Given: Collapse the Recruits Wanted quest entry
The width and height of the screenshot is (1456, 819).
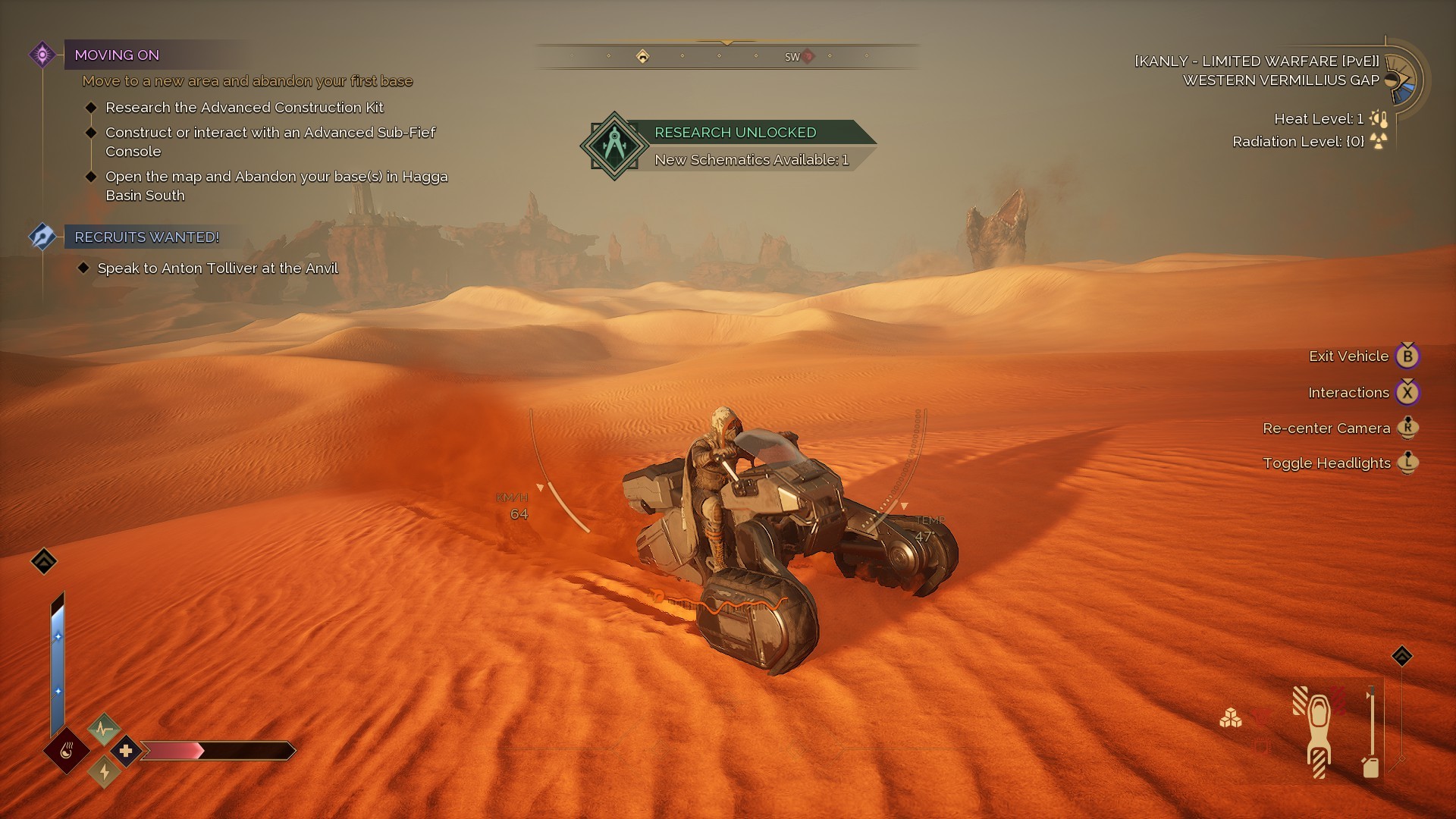Looking at the screenshot, I should coord(145,237).
